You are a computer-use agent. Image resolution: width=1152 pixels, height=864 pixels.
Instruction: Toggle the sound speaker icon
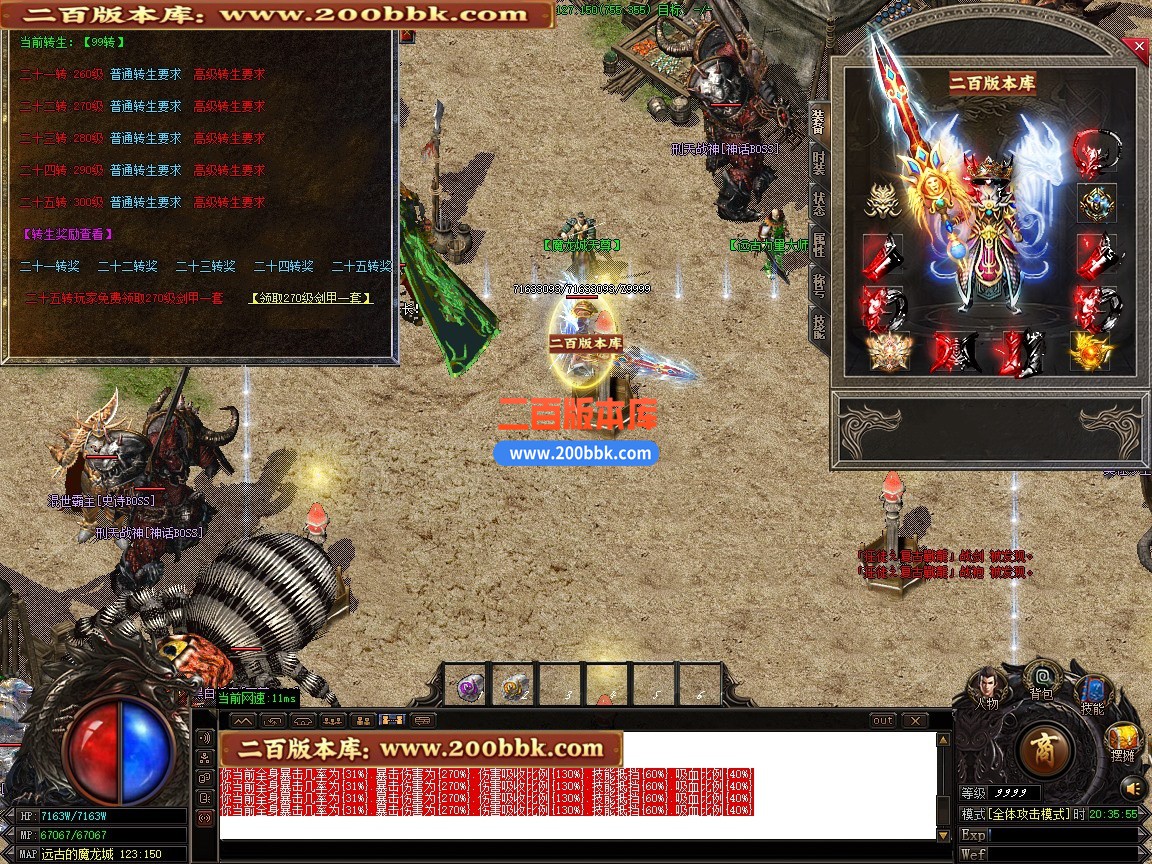[x=1131, y=786]
